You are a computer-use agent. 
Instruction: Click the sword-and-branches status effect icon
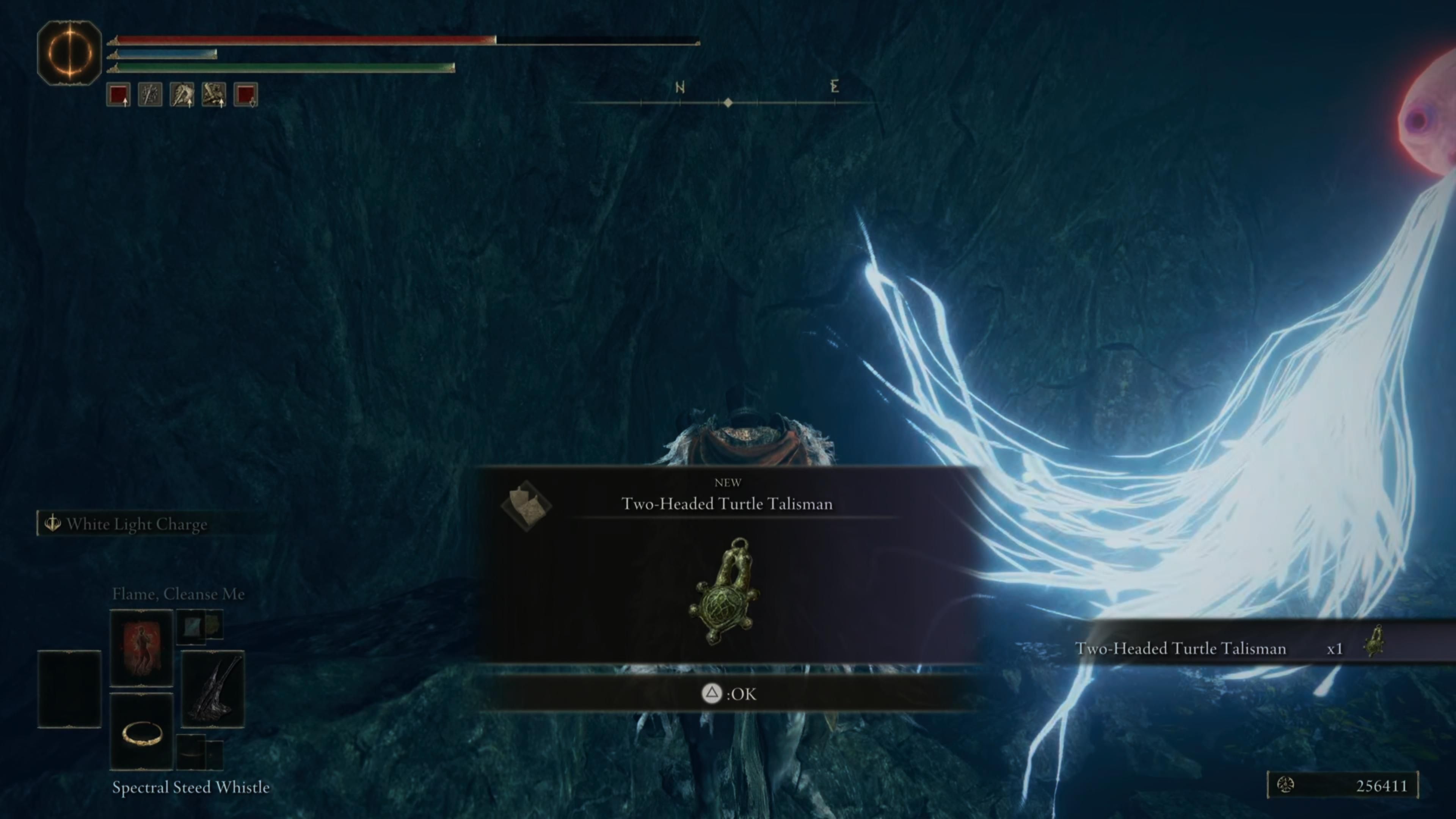point(150,94)
